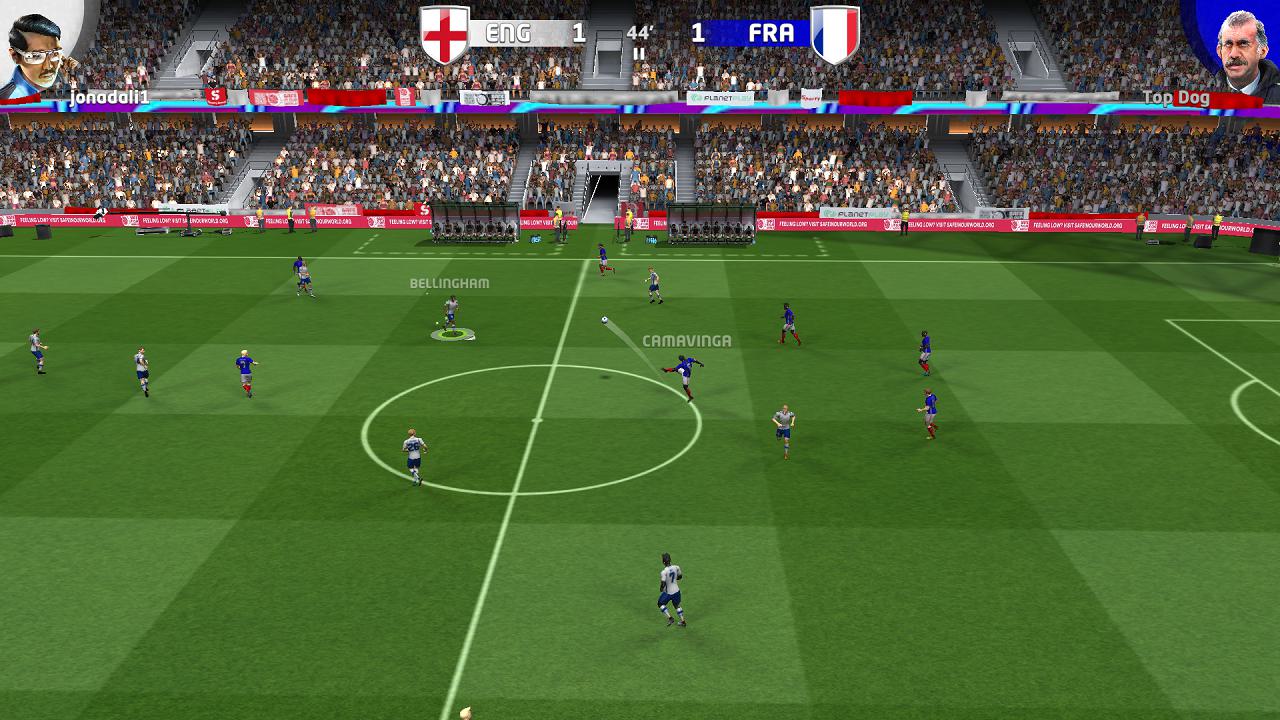The width and height of the screenshot is (1280, 720).
Task: Click the ball near Camavinga
Action: coord(604,320)
